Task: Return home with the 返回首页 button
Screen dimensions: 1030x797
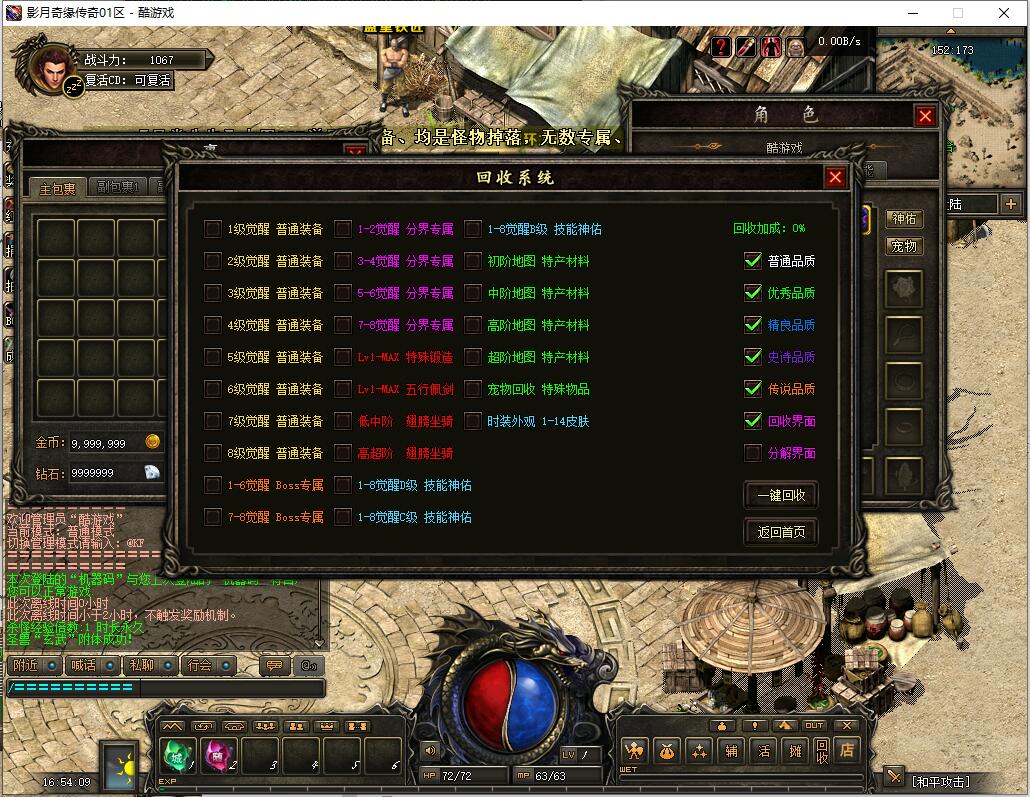Action: click(x=780, y=532)
